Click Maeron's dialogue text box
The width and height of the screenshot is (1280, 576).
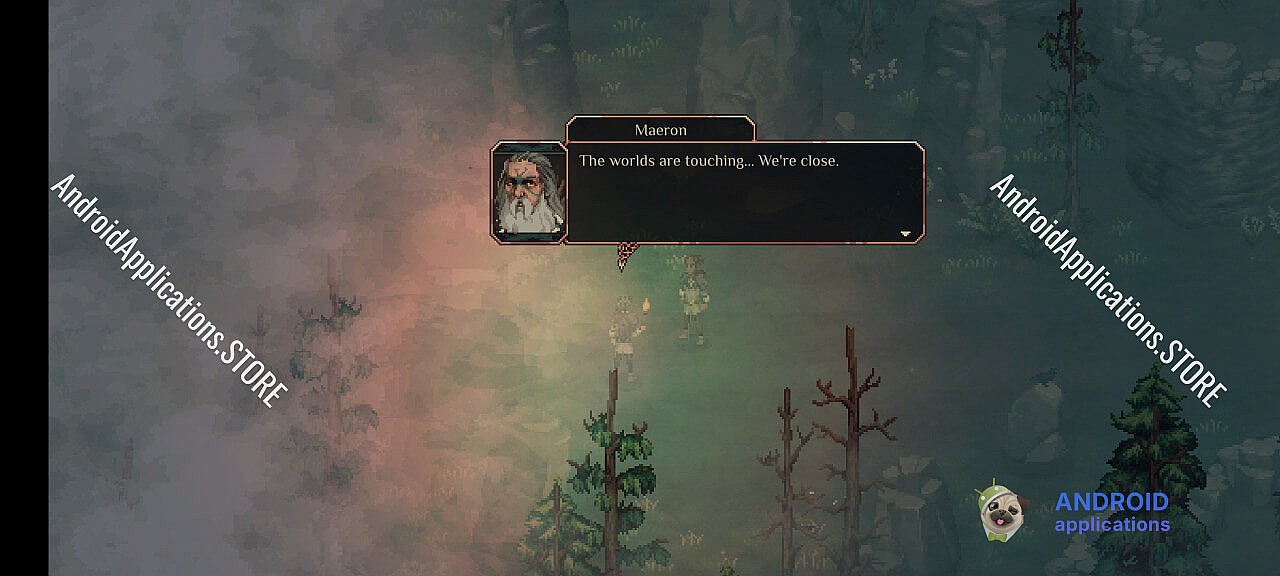pos(745,192)
